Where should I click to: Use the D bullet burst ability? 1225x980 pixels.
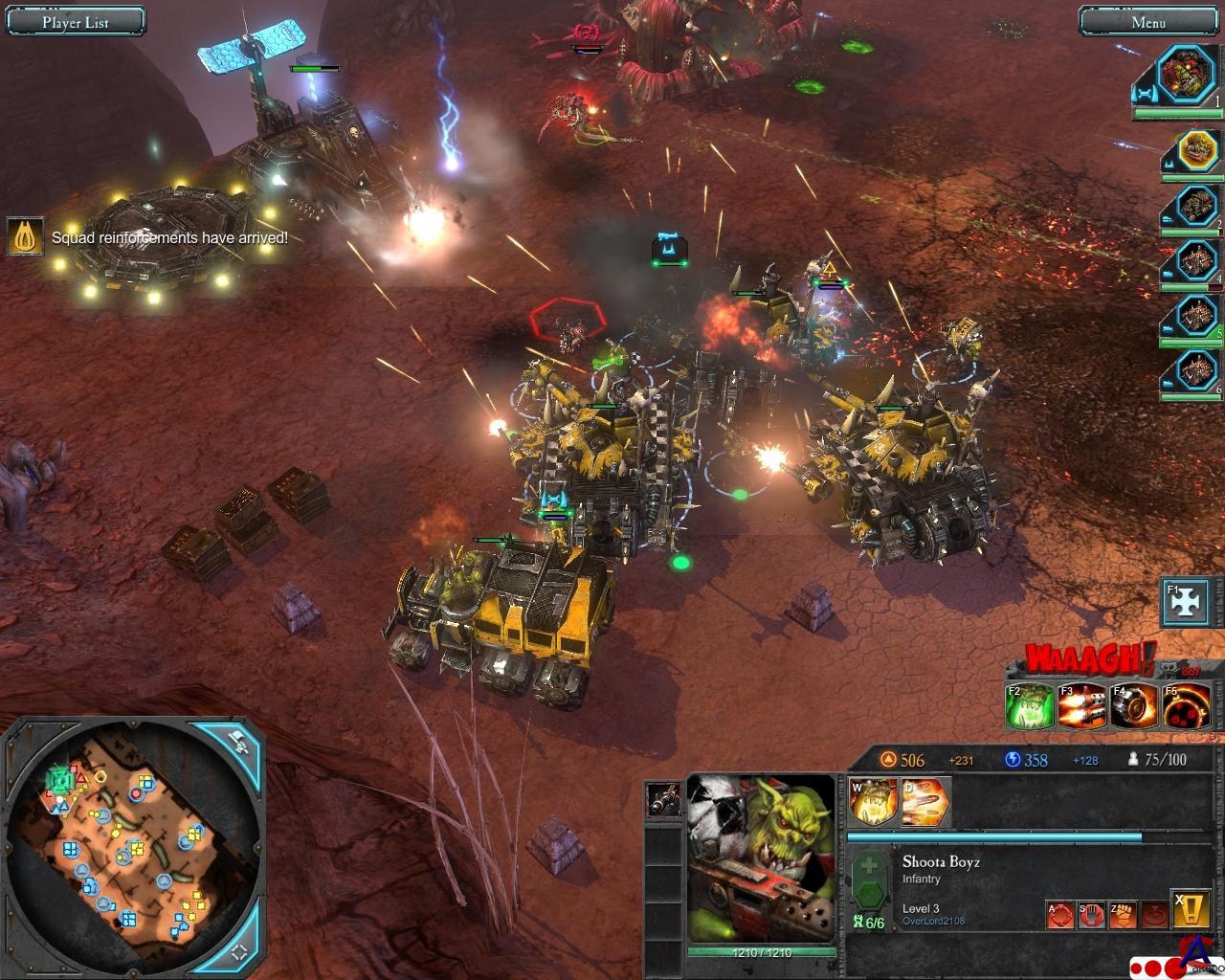pyautogui.click(x=924, y=802)
